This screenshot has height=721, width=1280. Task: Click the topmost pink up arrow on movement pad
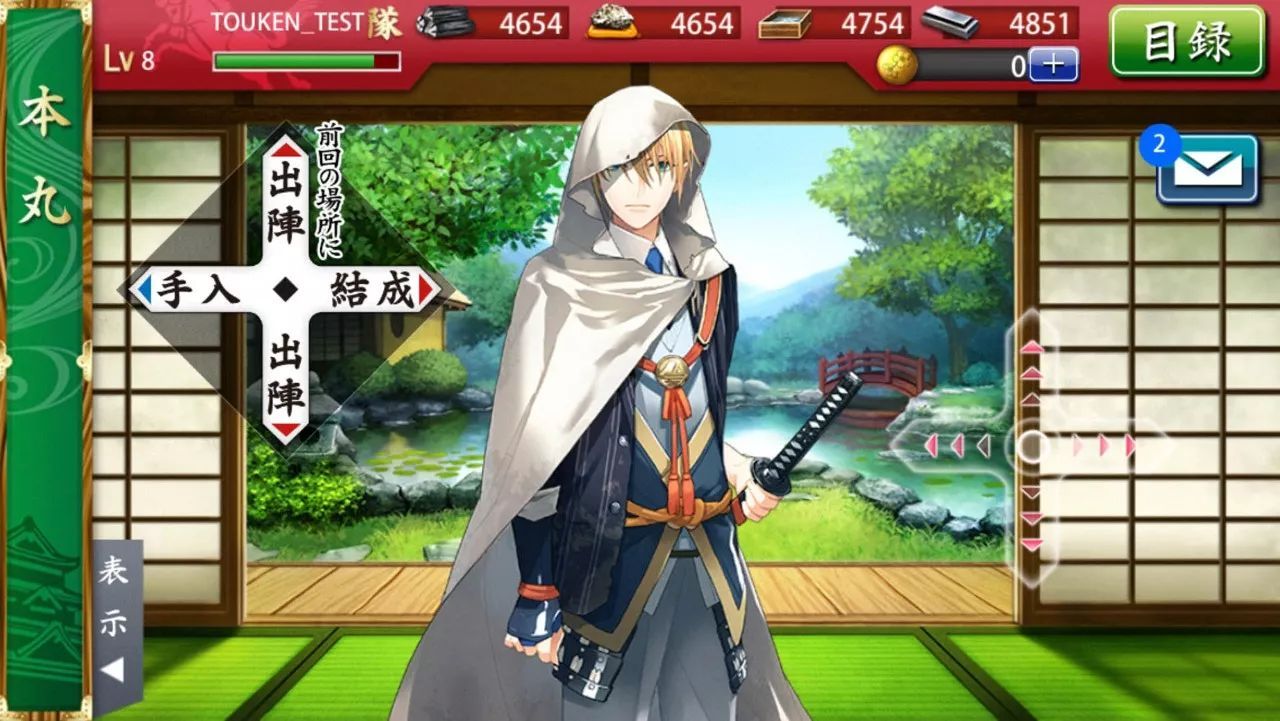[x=1030, y=349]
